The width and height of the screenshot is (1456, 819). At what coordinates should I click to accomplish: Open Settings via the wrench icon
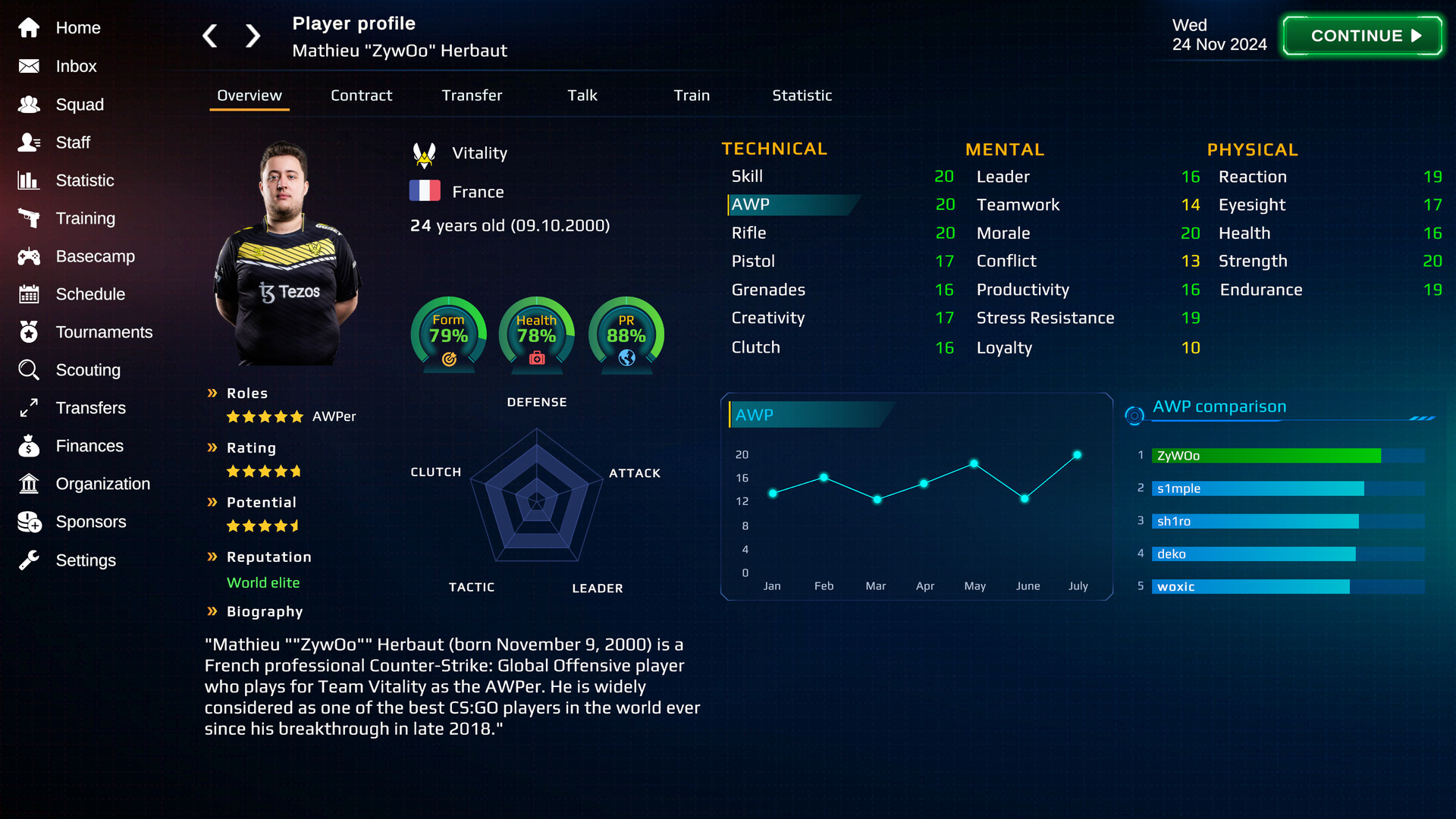(29, 560)
